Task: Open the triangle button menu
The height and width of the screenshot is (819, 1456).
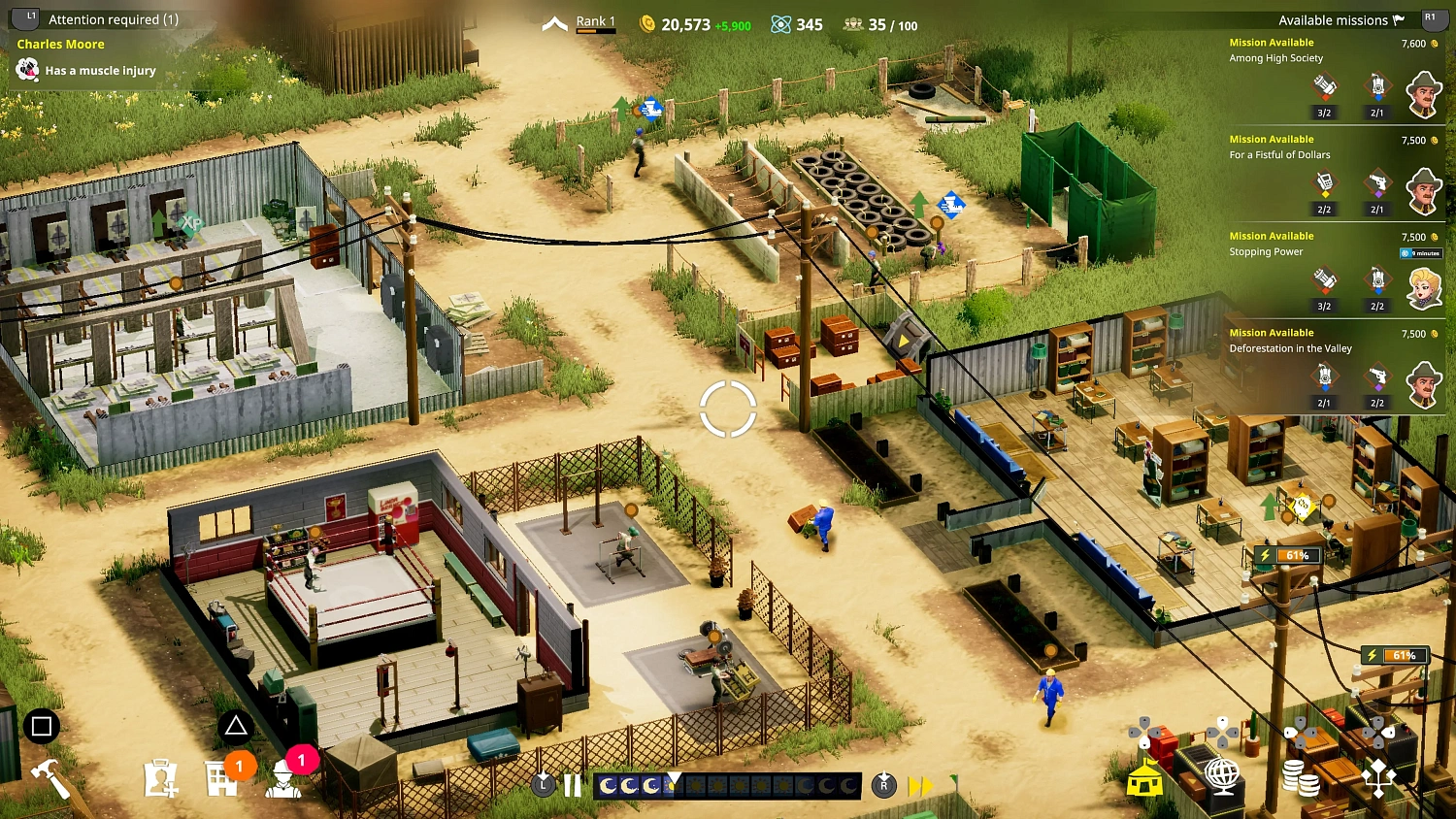Action: 236,725
